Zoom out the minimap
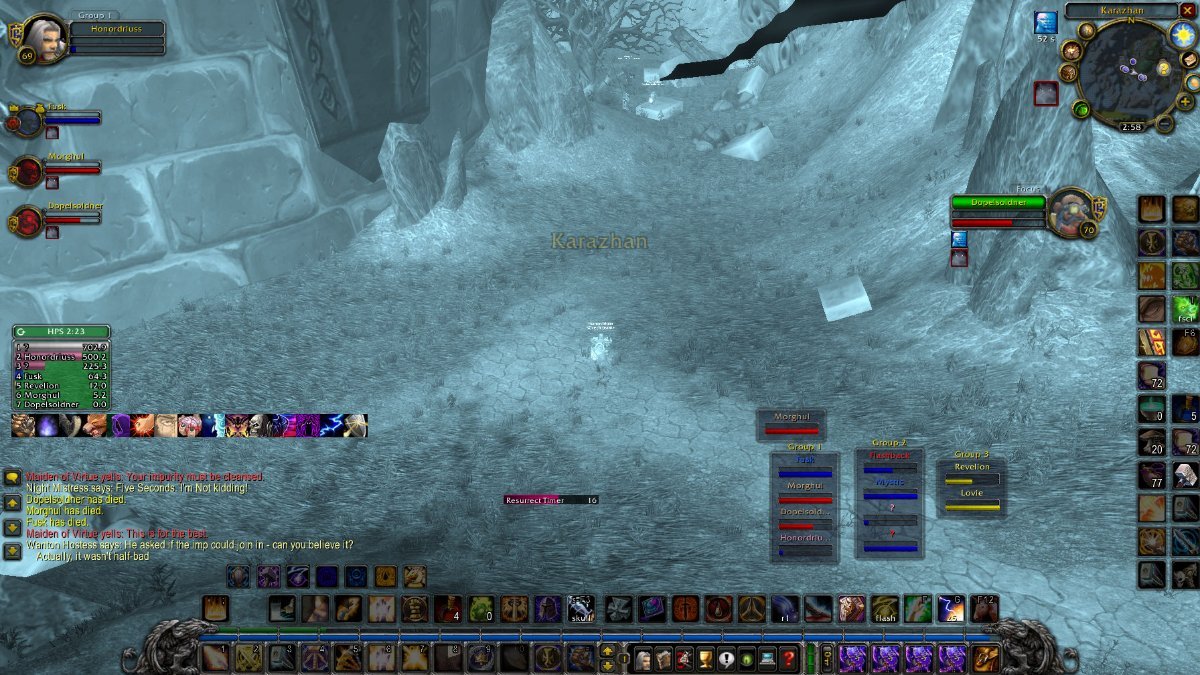 click(x=1164, y=124)
